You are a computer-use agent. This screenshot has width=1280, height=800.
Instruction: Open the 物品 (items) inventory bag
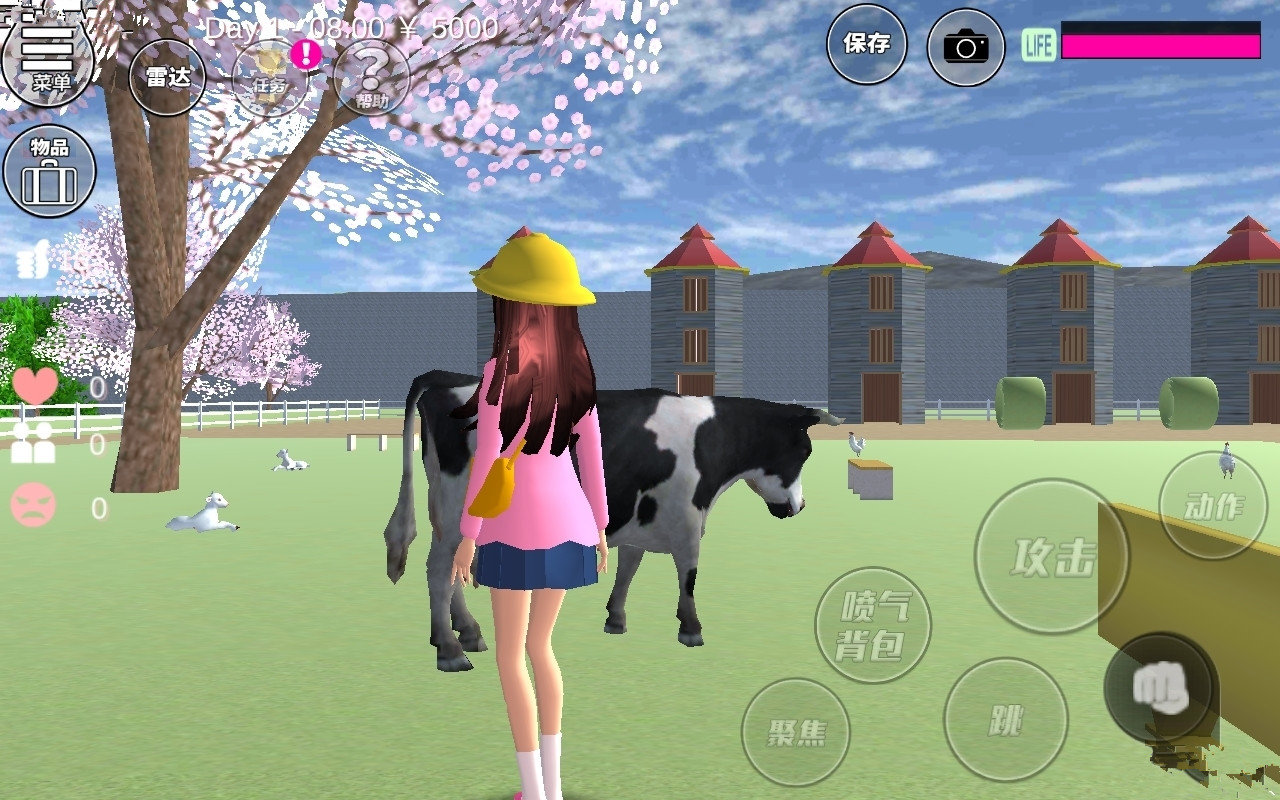click(x=50, y=170)
